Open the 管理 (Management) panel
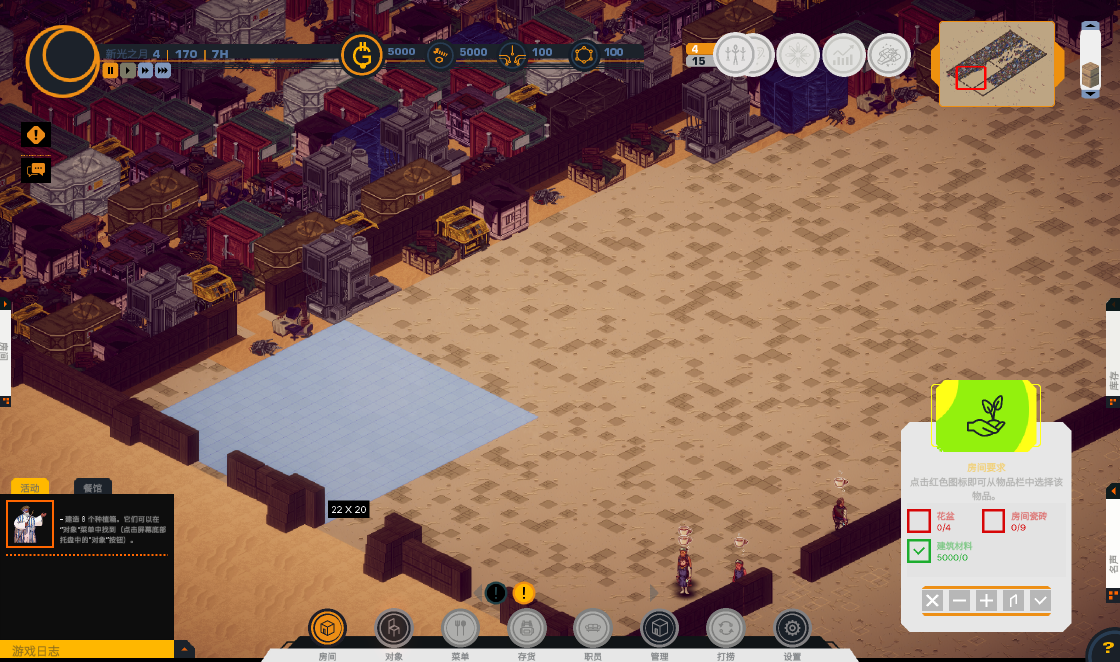Viewport: 1120px width, 662px height. pyautogui.click(x=659, y=628)
